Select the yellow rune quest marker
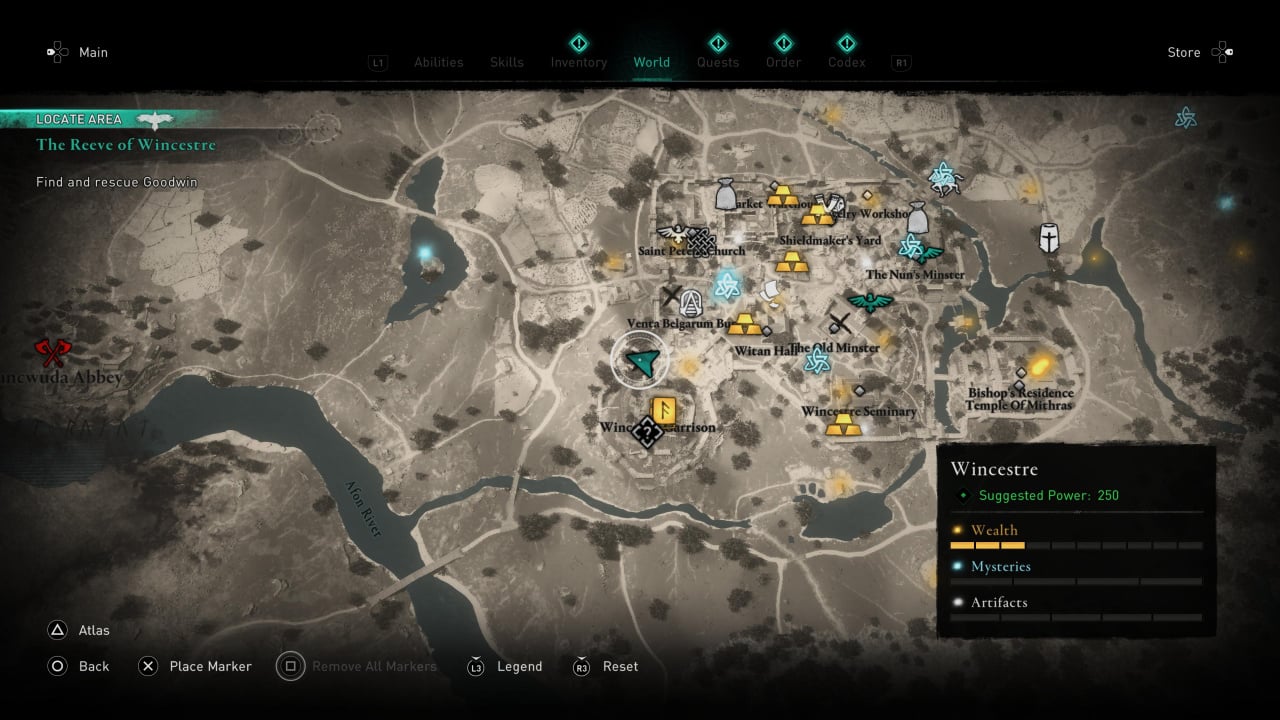The height and width of the screenshot is (720, 1280). coord(662,410)
